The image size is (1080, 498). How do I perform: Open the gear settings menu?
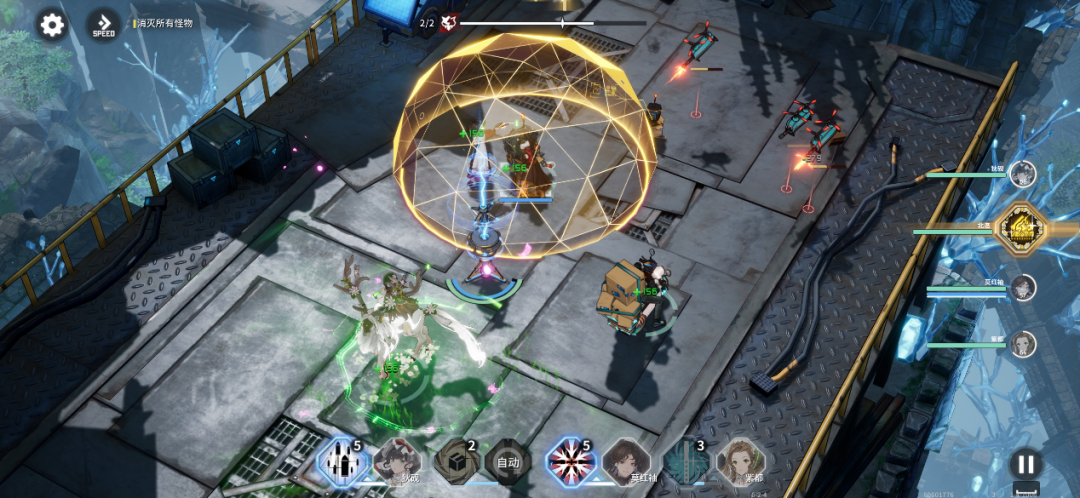(x=52, y=25)
